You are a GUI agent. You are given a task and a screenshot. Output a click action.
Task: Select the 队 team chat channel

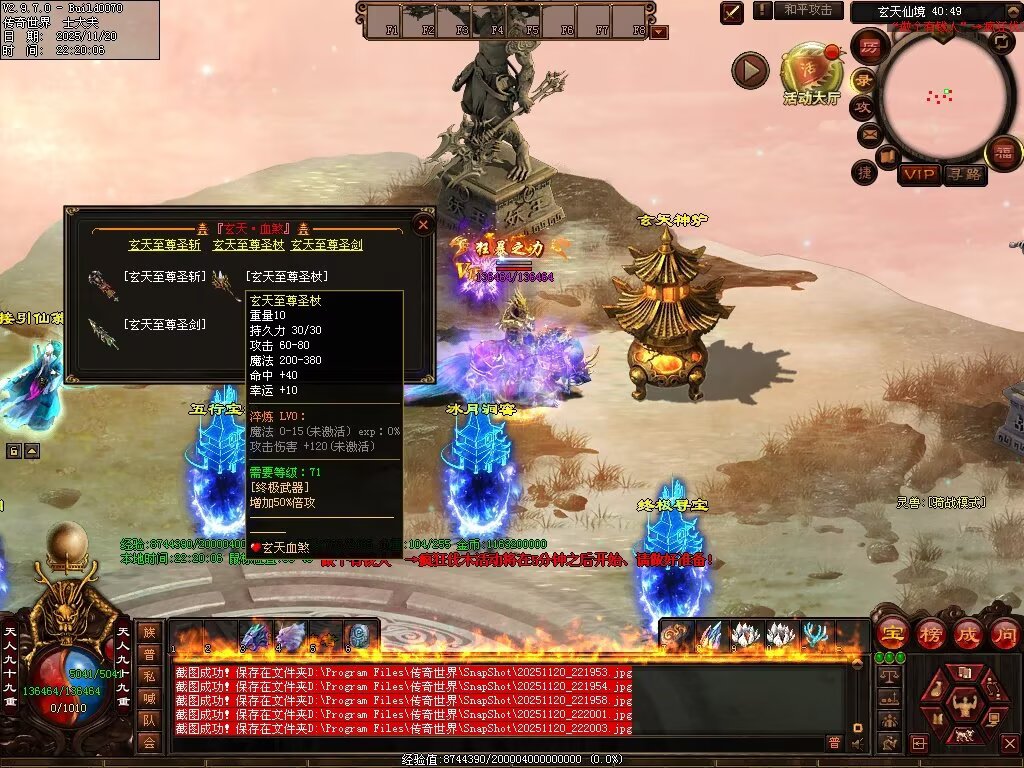pos(148,720)
